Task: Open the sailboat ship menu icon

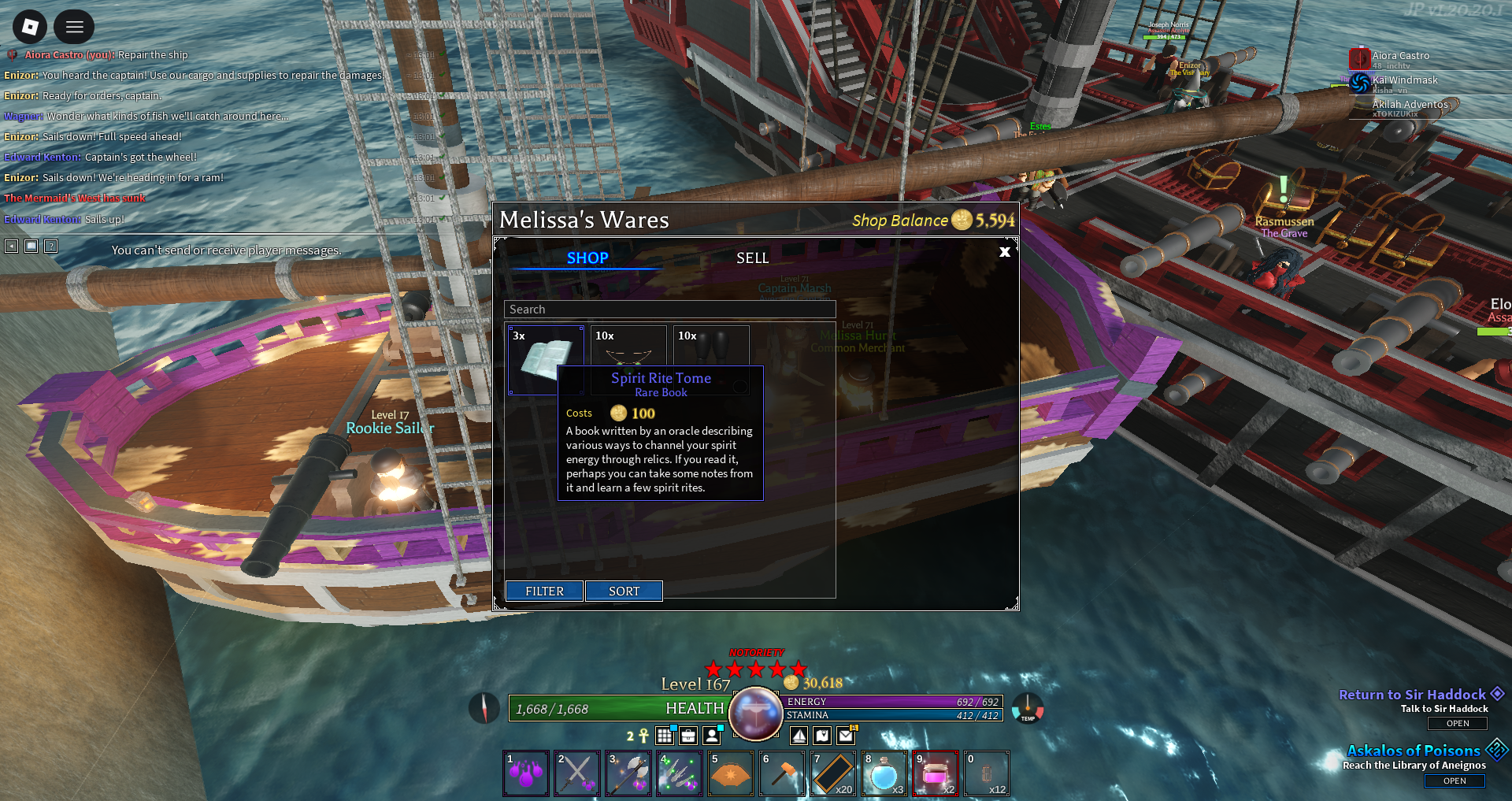Action: tap(799, 736)
